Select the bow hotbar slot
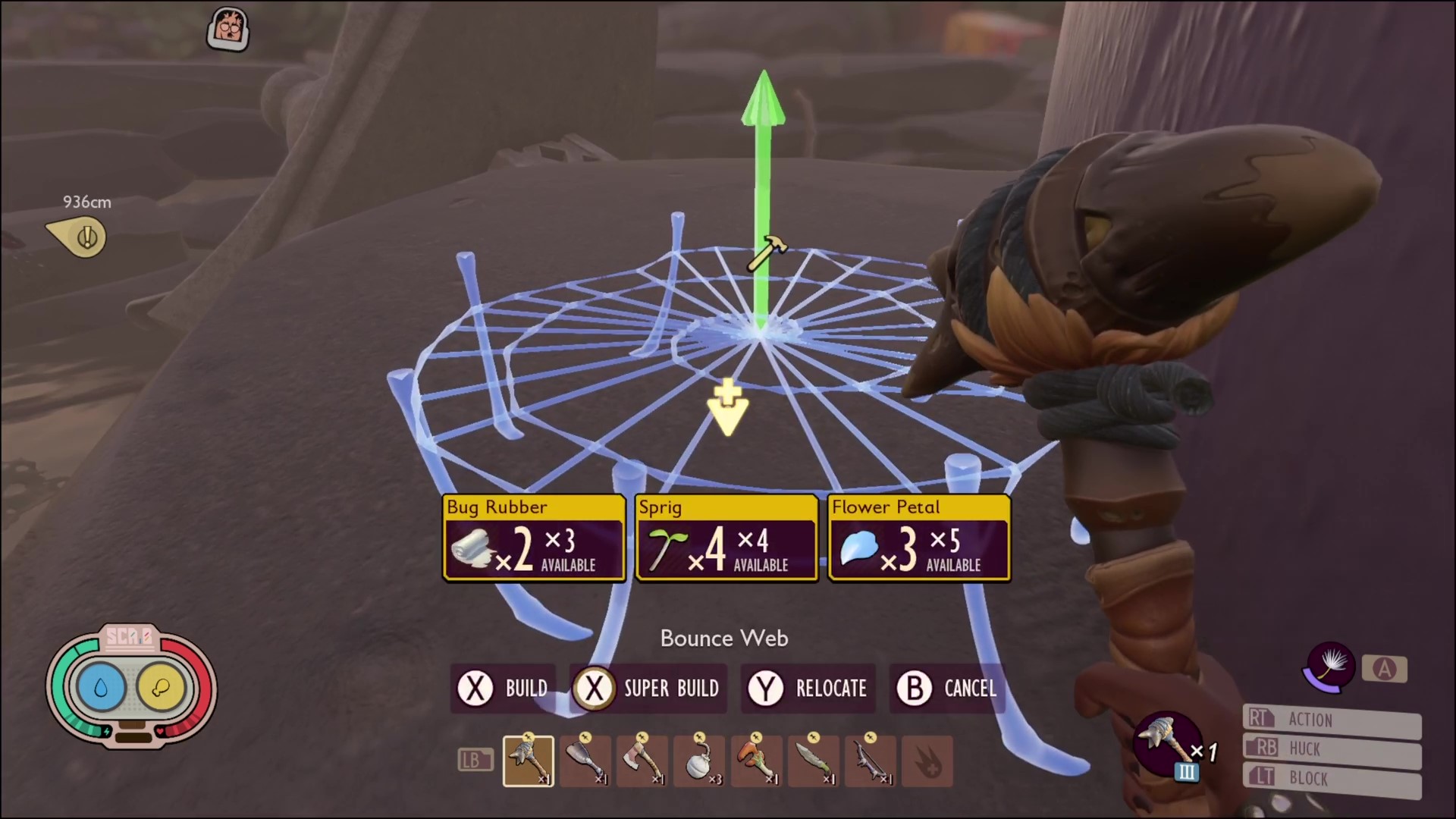 click(870, 761)
